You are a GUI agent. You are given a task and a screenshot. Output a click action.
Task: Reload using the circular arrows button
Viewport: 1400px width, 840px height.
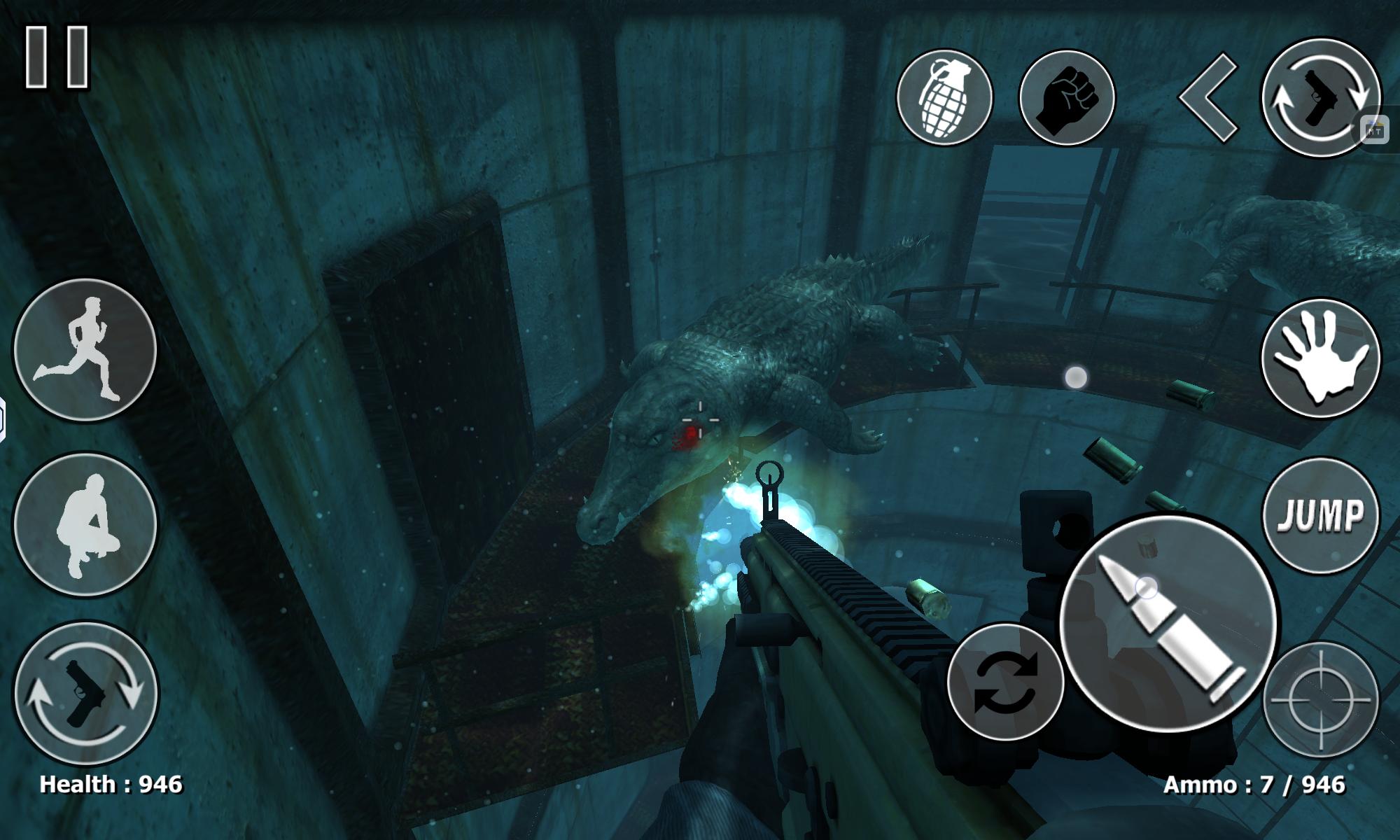tap(1005, 681)
